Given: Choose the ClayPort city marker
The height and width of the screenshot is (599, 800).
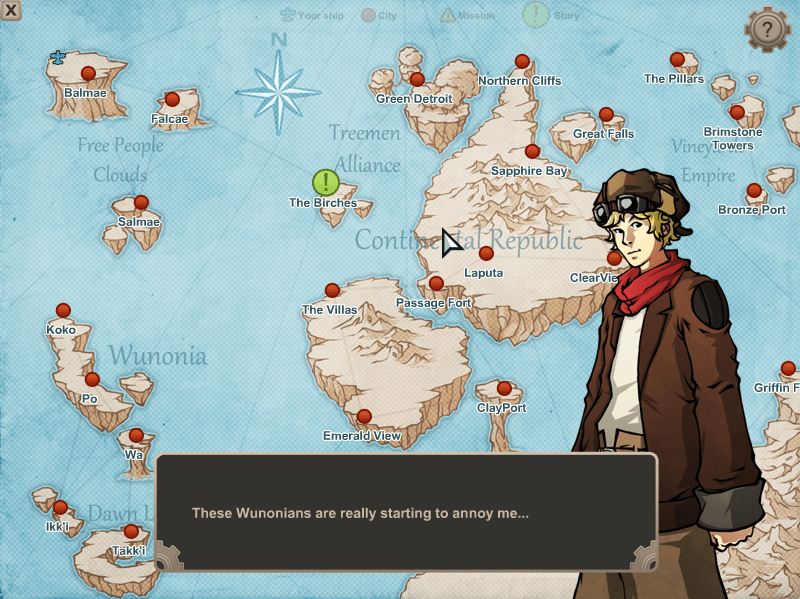Looking at the screenshot, I should pos(504,388).
